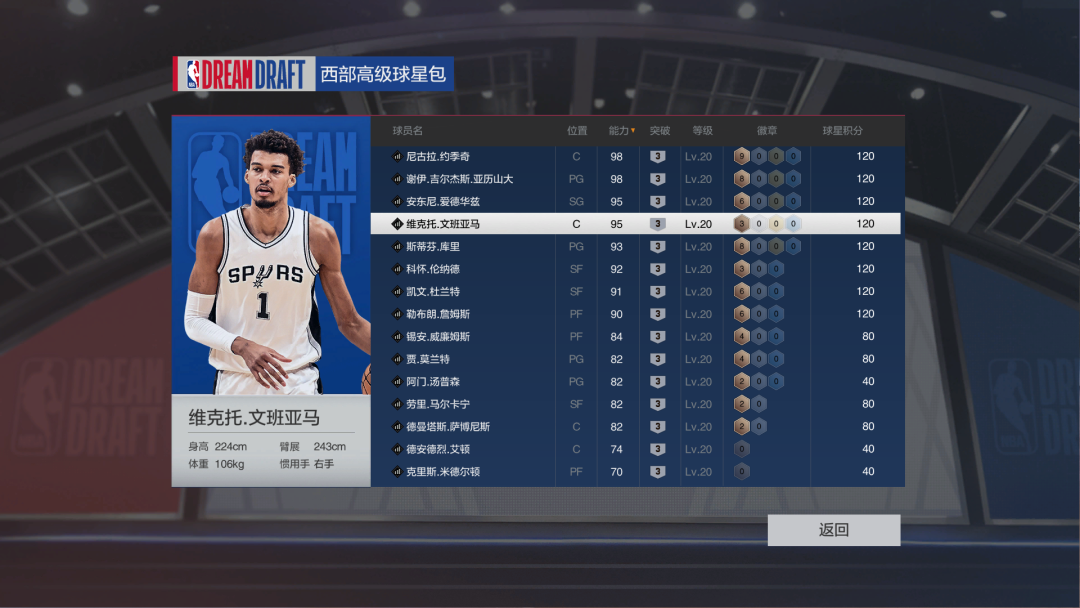Select the 凯文.杜兰特 player row

(x=433, y=292)
